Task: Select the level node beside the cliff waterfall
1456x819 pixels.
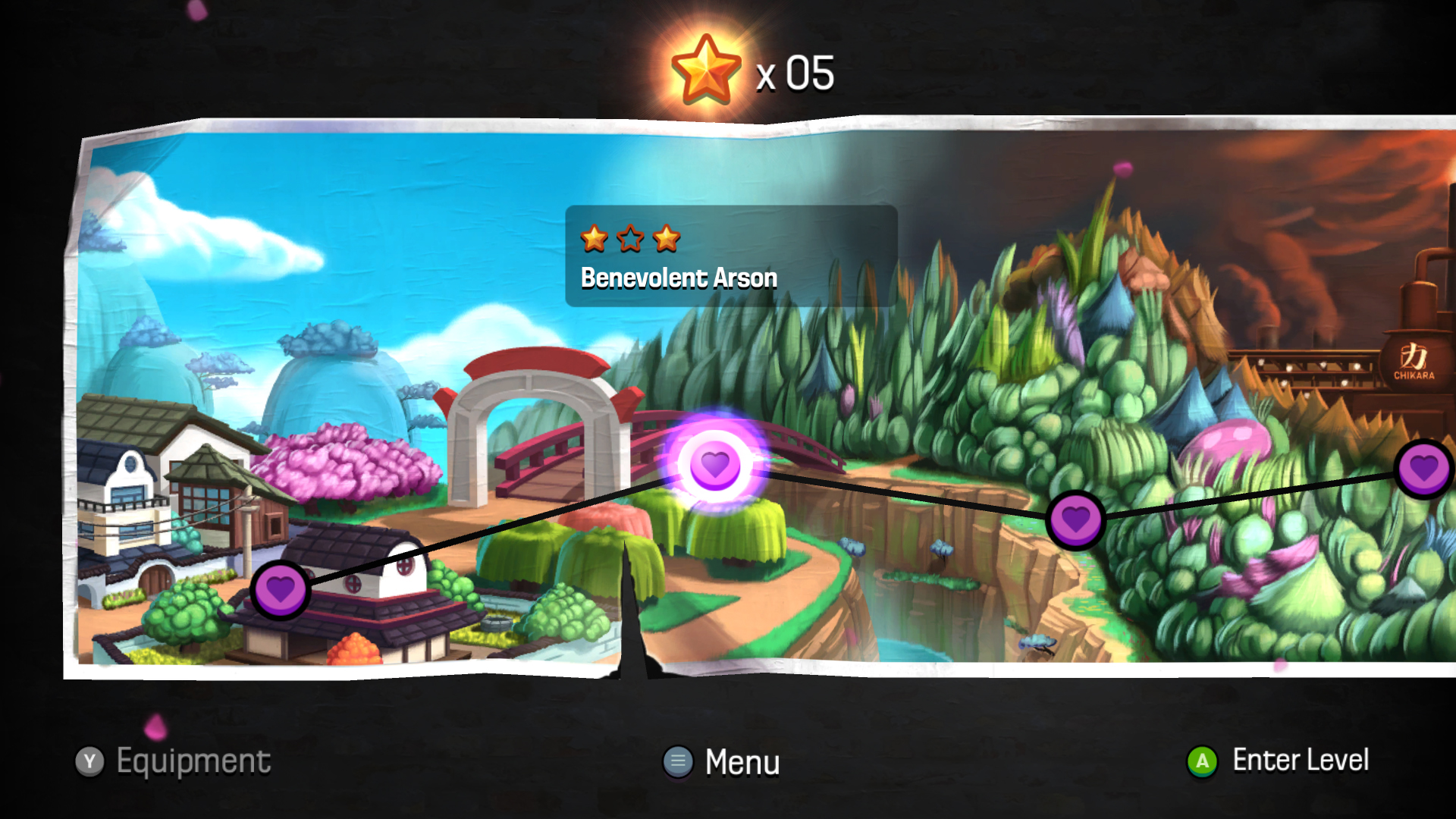Action: (1075, 520)
